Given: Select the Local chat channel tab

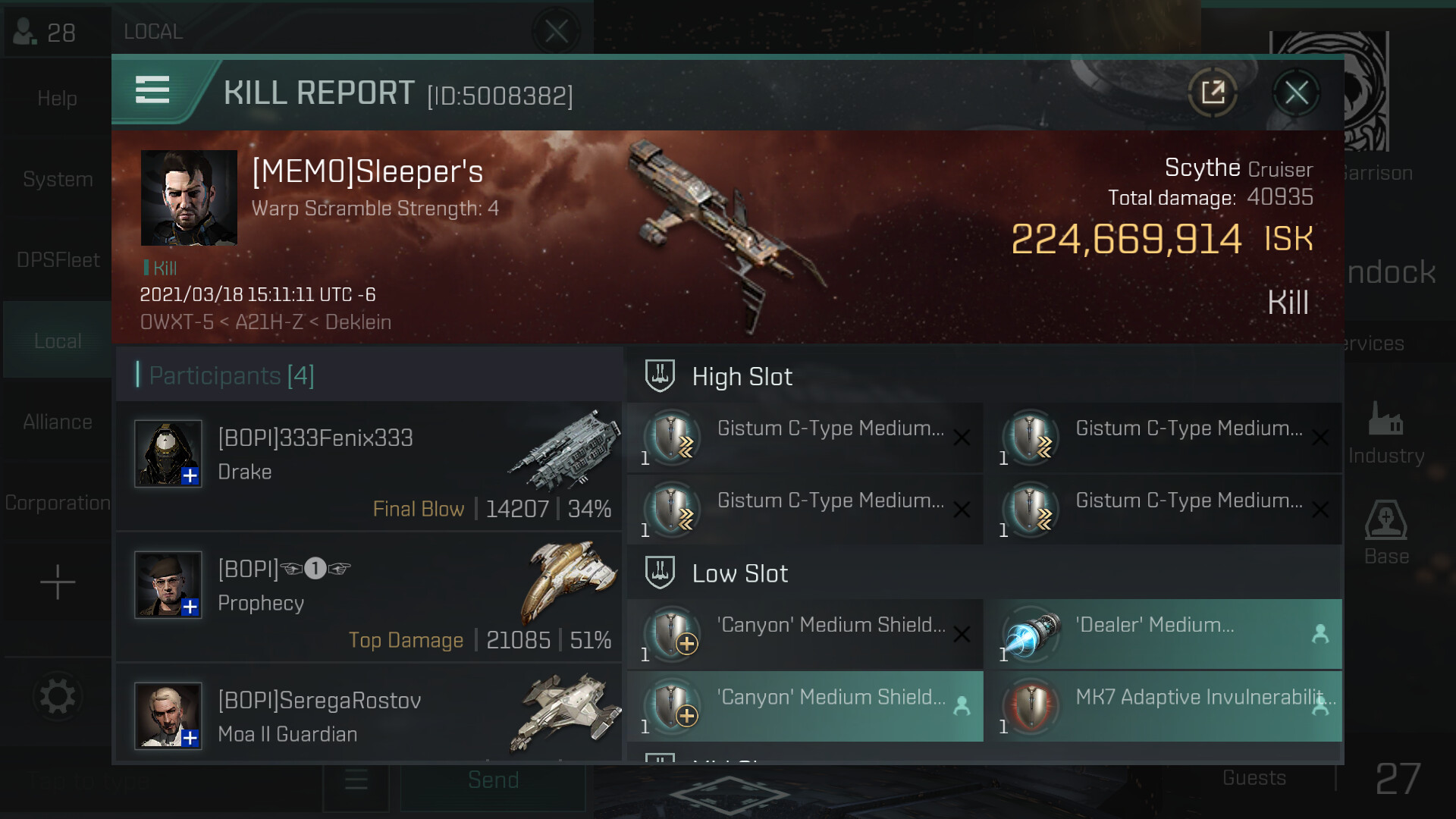Looking at the screenshot, I should tap(58, 341).
